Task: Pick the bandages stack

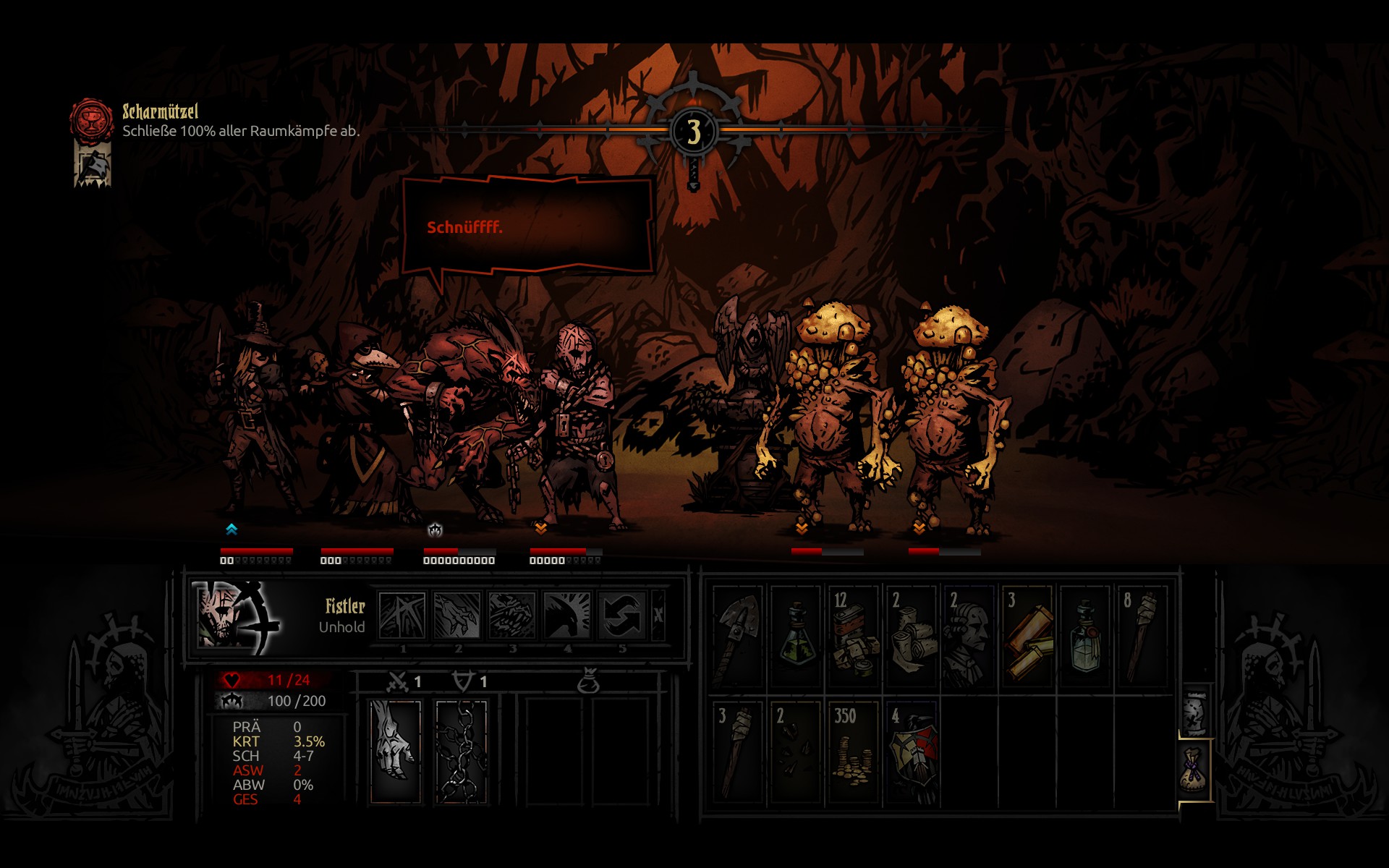Action: pos(912,637)
